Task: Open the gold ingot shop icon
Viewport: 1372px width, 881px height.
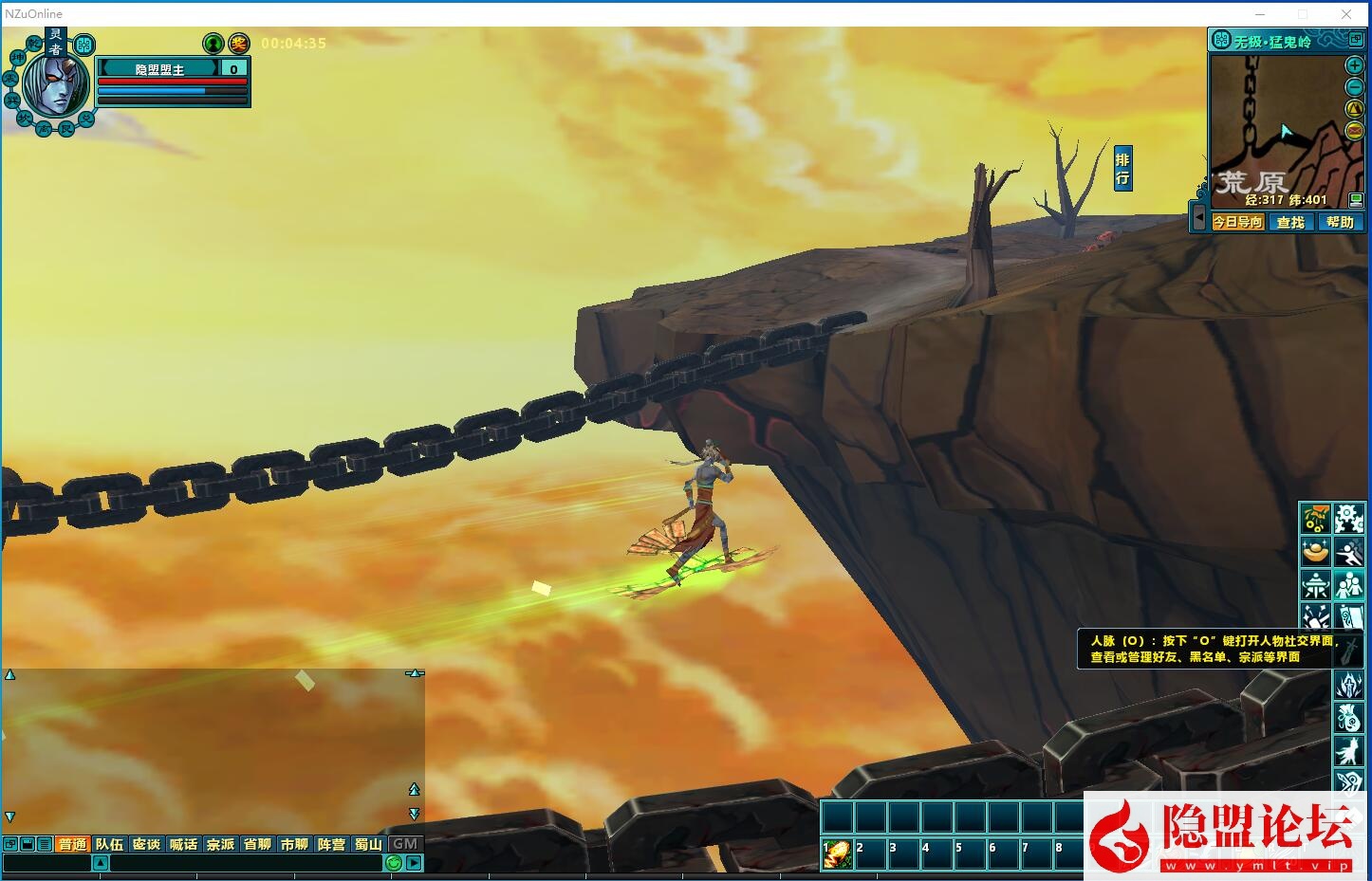Action: pos(1315,551)
